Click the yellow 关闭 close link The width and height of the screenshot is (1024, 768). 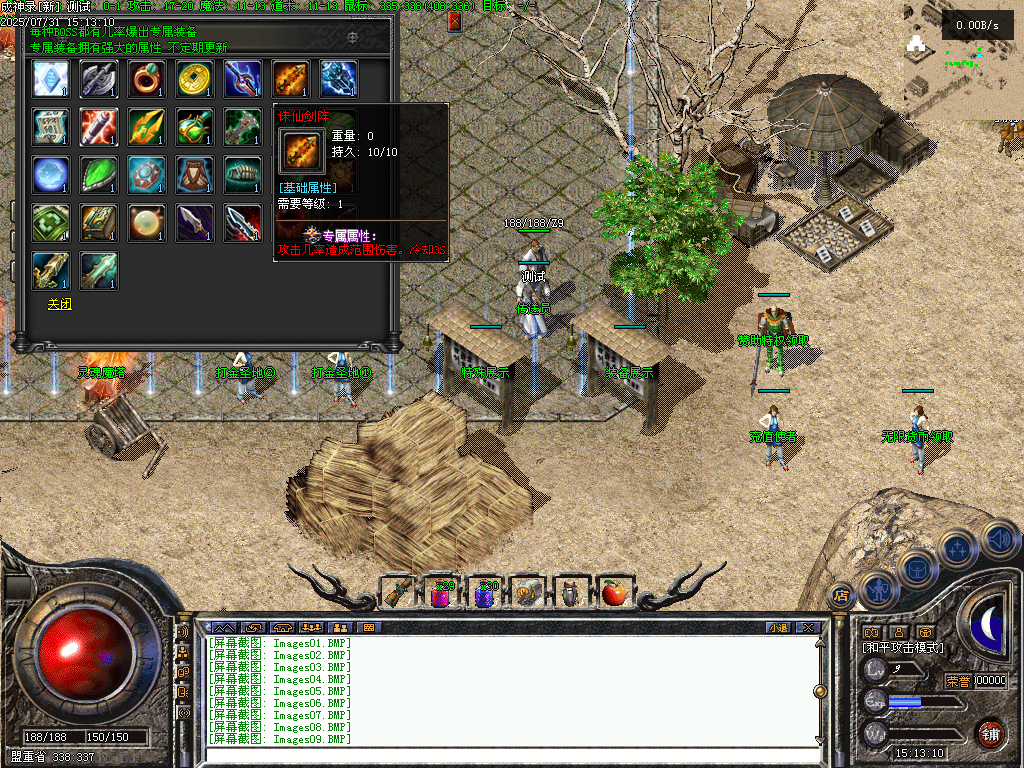tap(59, 304)
